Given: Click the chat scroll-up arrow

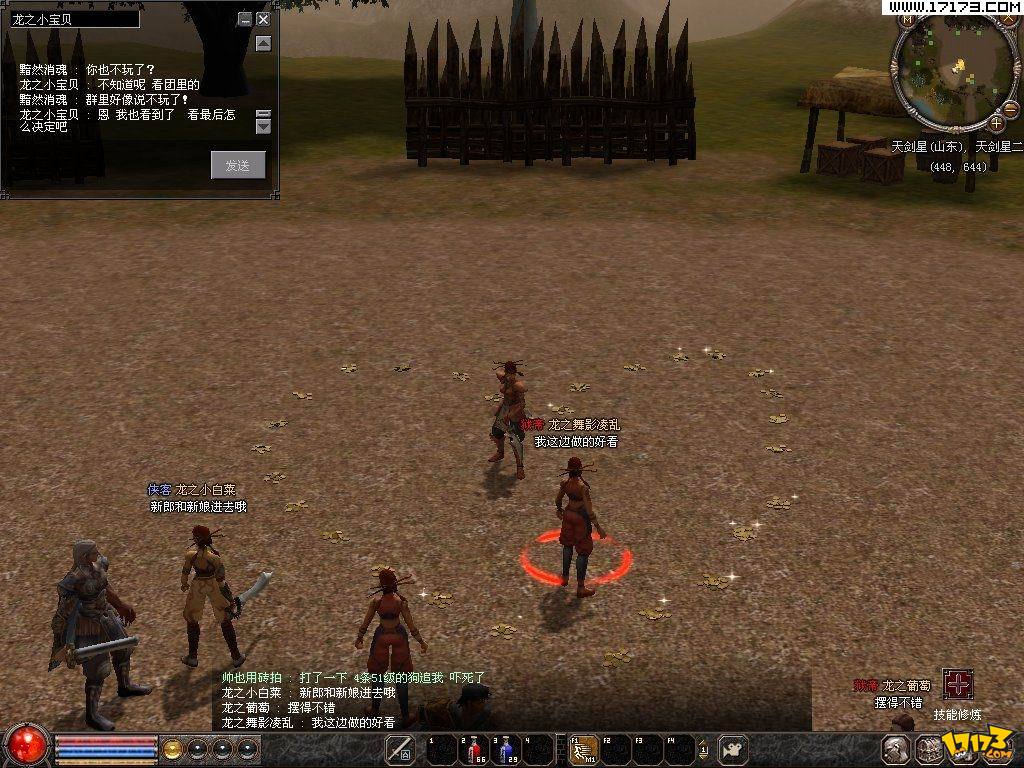Looking at the screenshot, I should click(x=263, y=43).
